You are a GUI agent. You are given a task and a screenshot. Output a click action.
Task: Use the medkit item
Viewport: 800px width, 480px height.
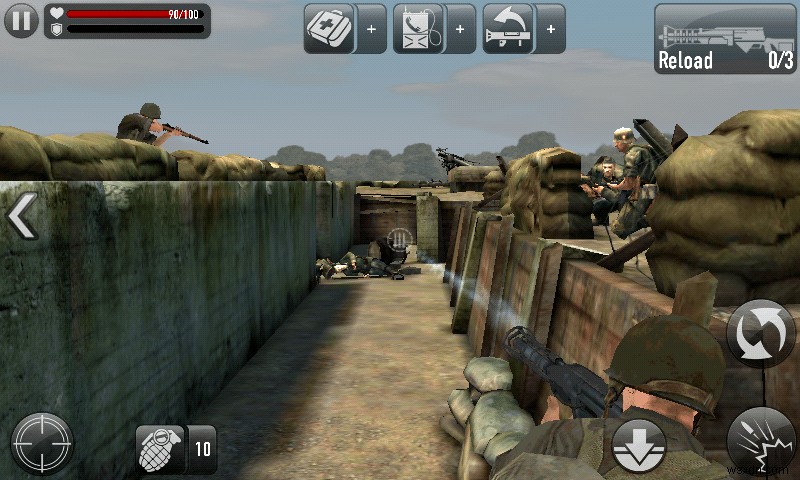click(330, 28)
